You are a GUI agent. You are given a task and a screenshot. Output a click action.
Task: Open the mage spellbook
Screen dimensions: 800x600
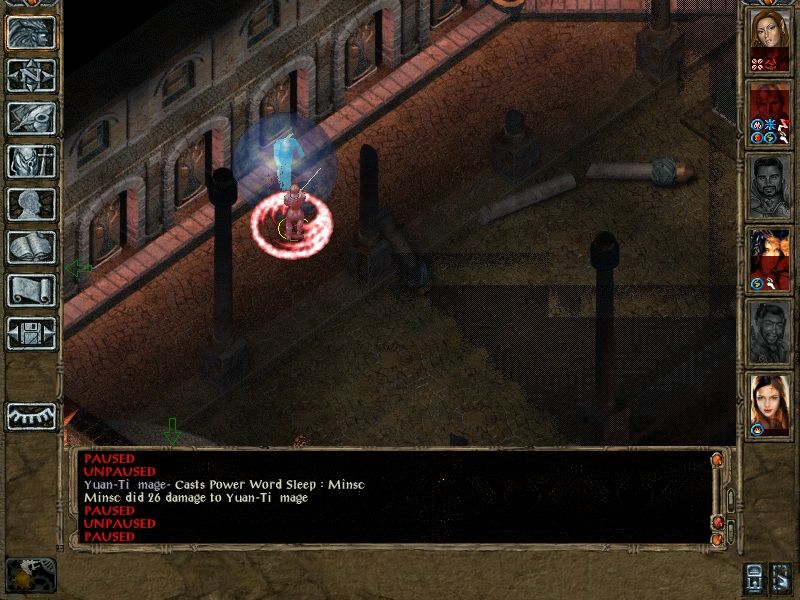31,247
